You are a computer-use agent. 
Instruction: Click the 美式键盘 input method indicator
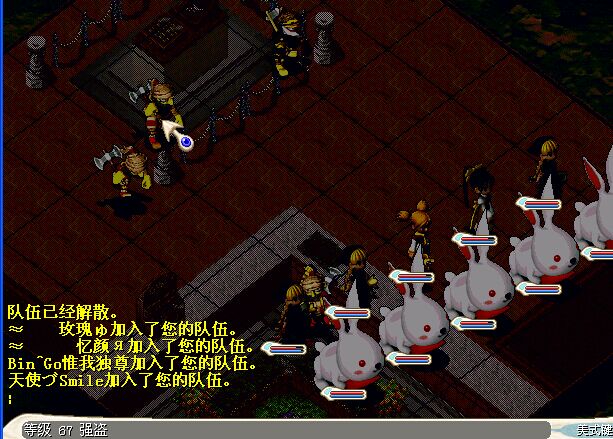pos(593,429)
